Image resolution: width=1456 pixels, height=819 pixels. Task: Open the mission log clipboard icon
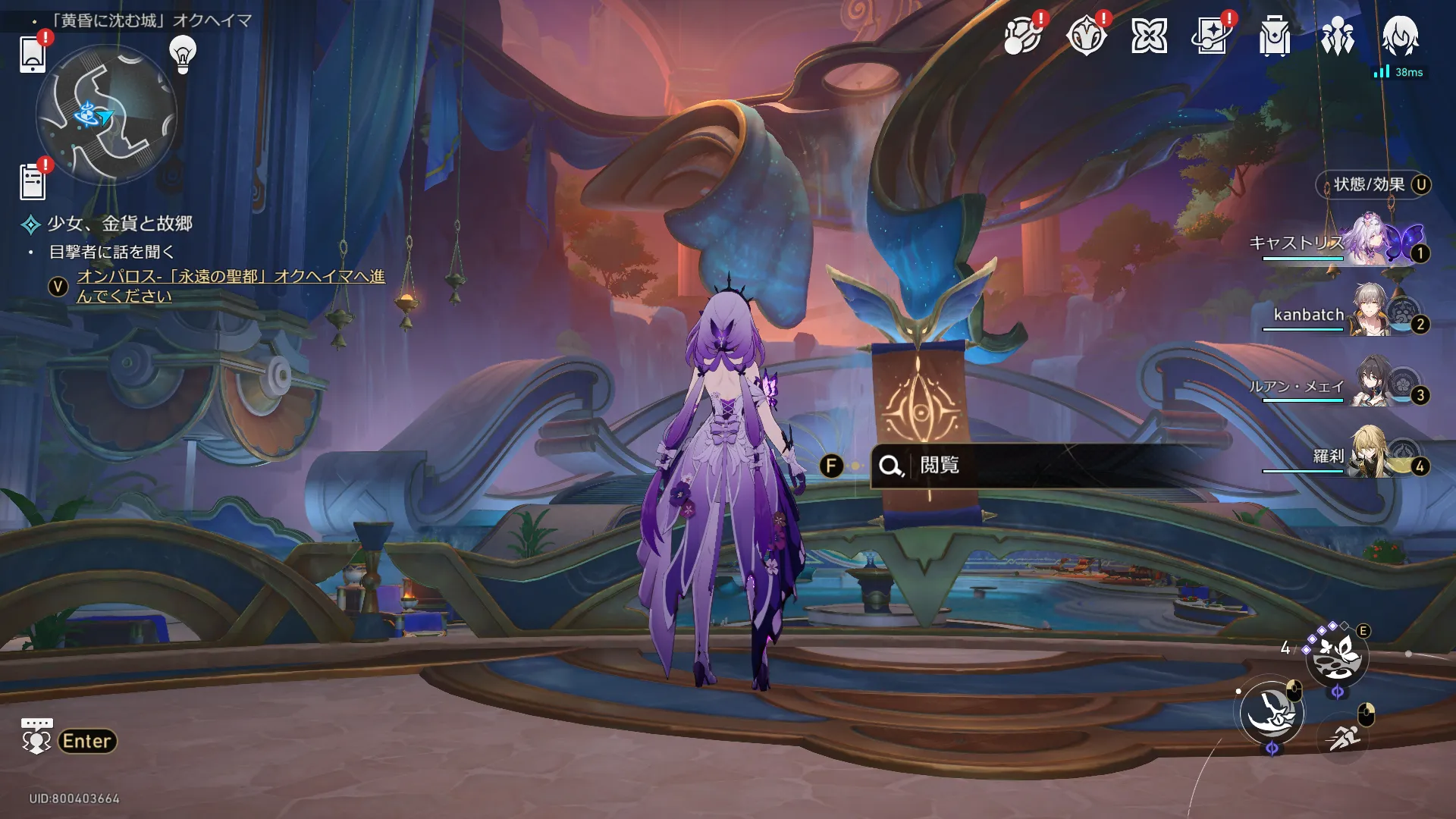pos(33,182)
